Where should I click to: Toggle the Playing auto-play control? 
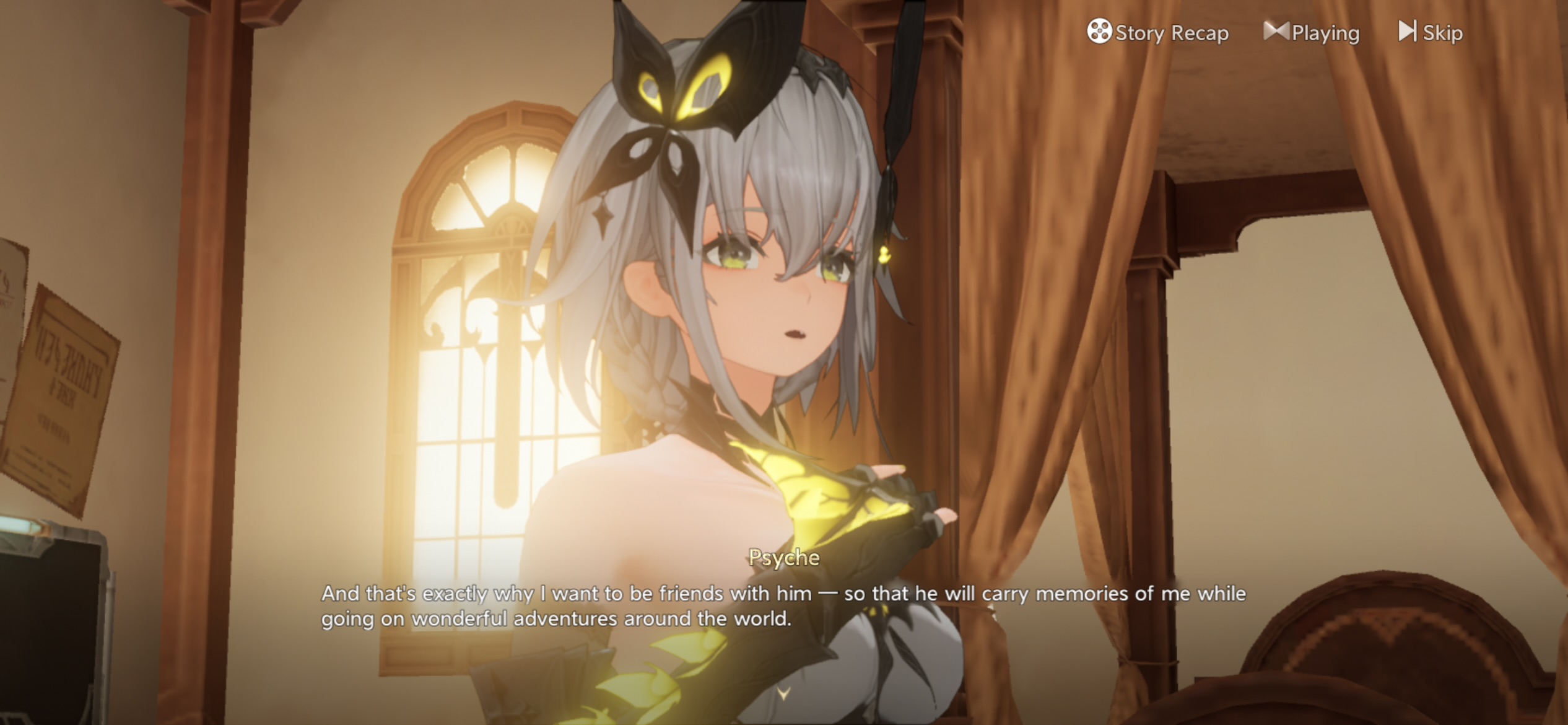click(x=1312, y=32)
